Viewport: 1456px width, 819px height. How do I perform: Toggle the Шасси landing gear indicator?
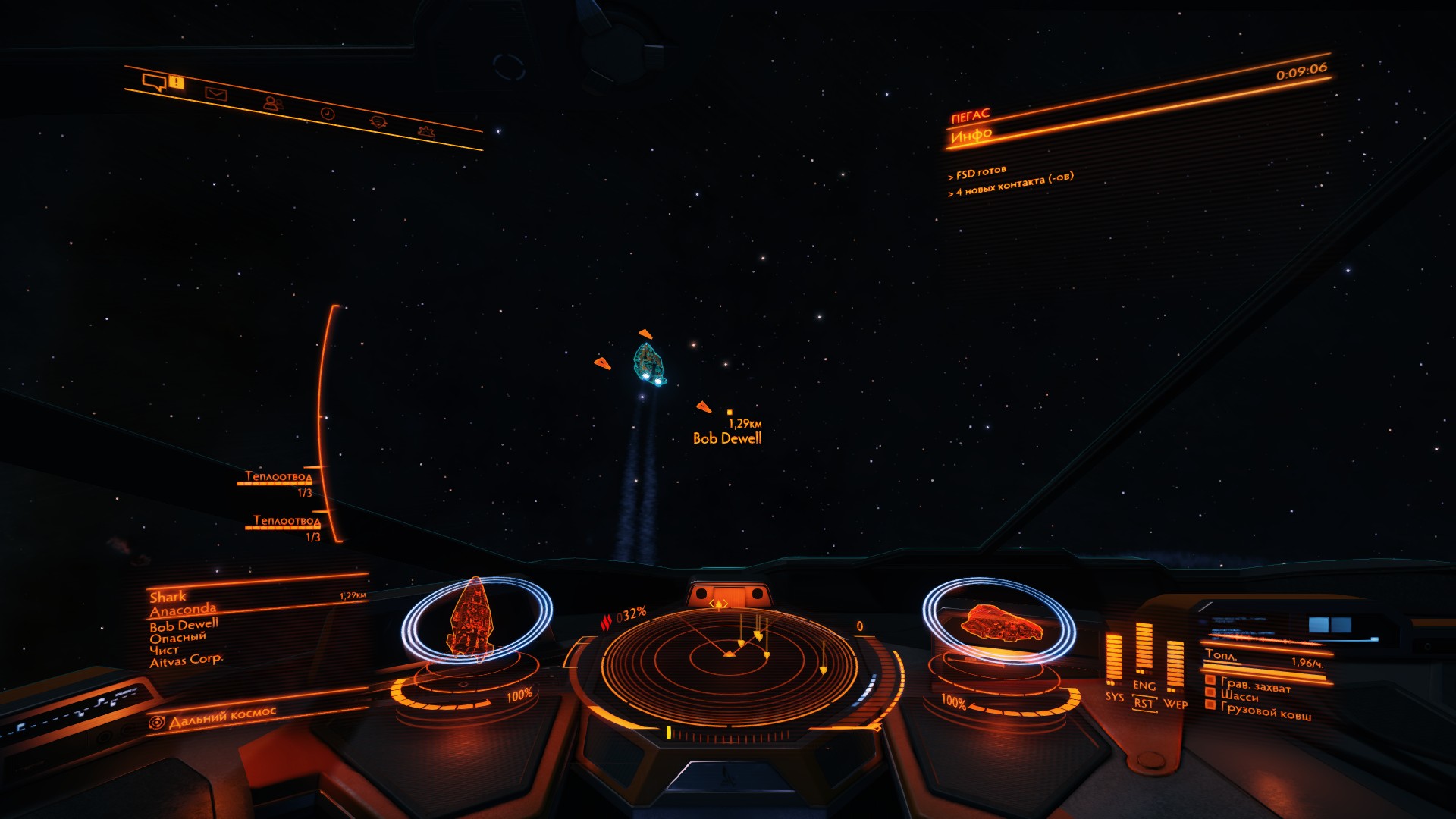1239,696
